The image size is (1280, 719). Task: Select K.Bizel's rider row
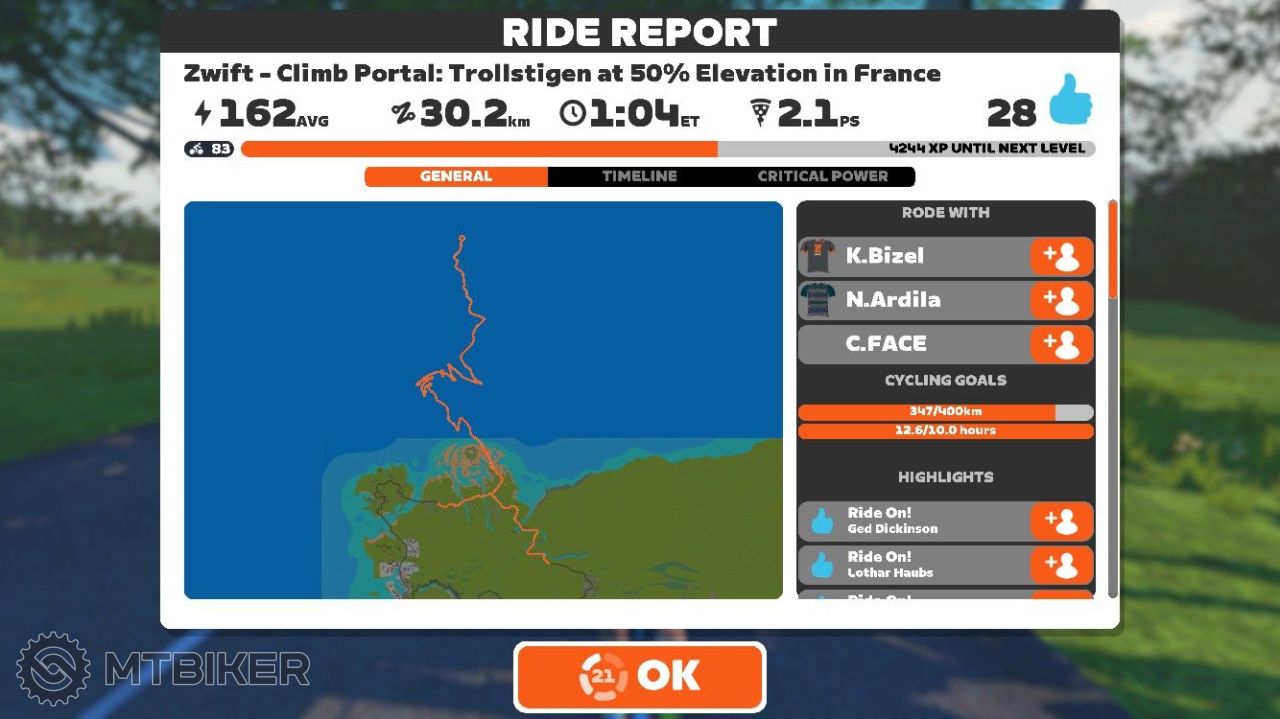point(910,256)
